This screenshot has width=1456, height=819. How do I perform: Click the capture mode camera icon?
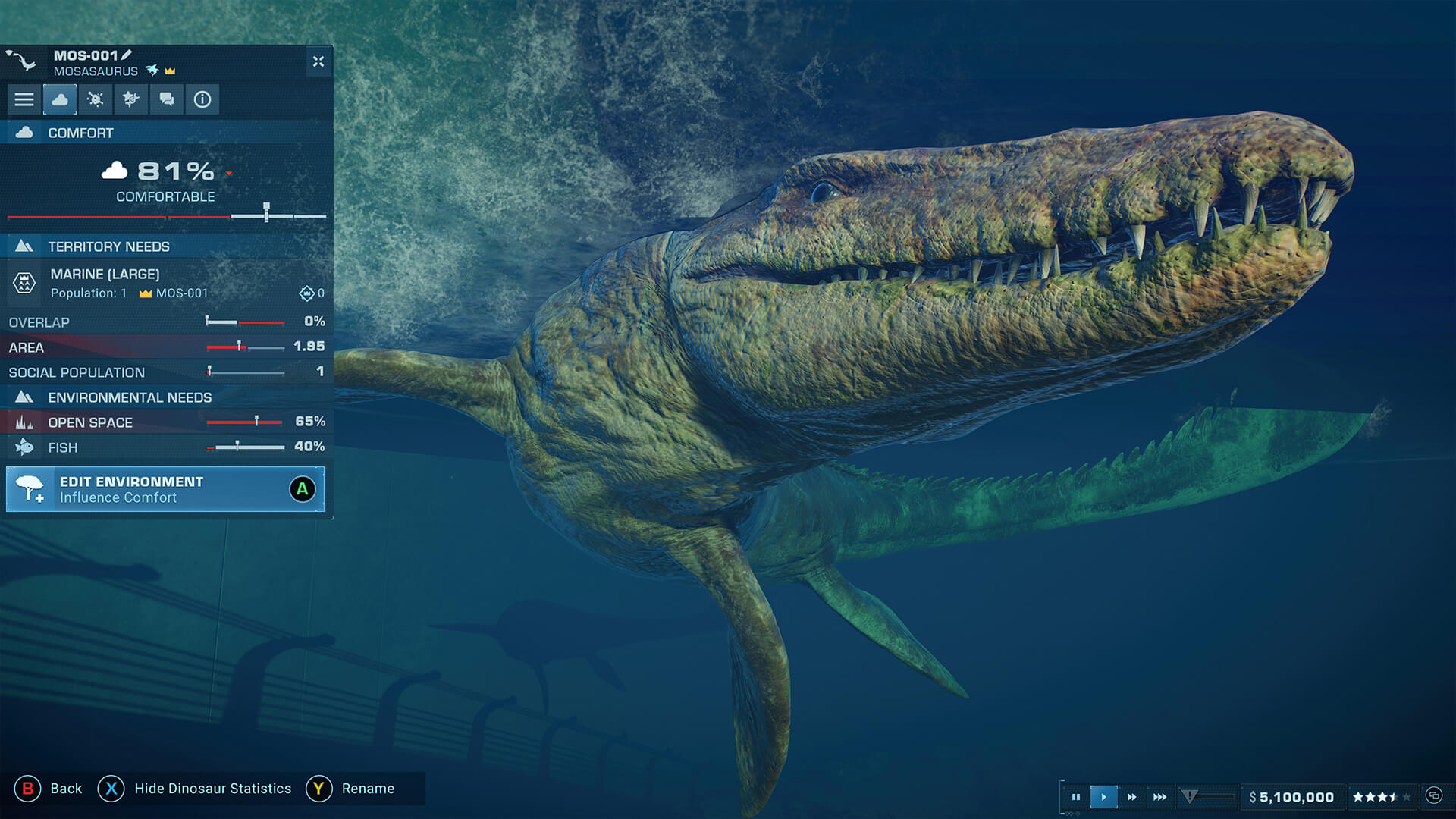[x=1434, y=797]
